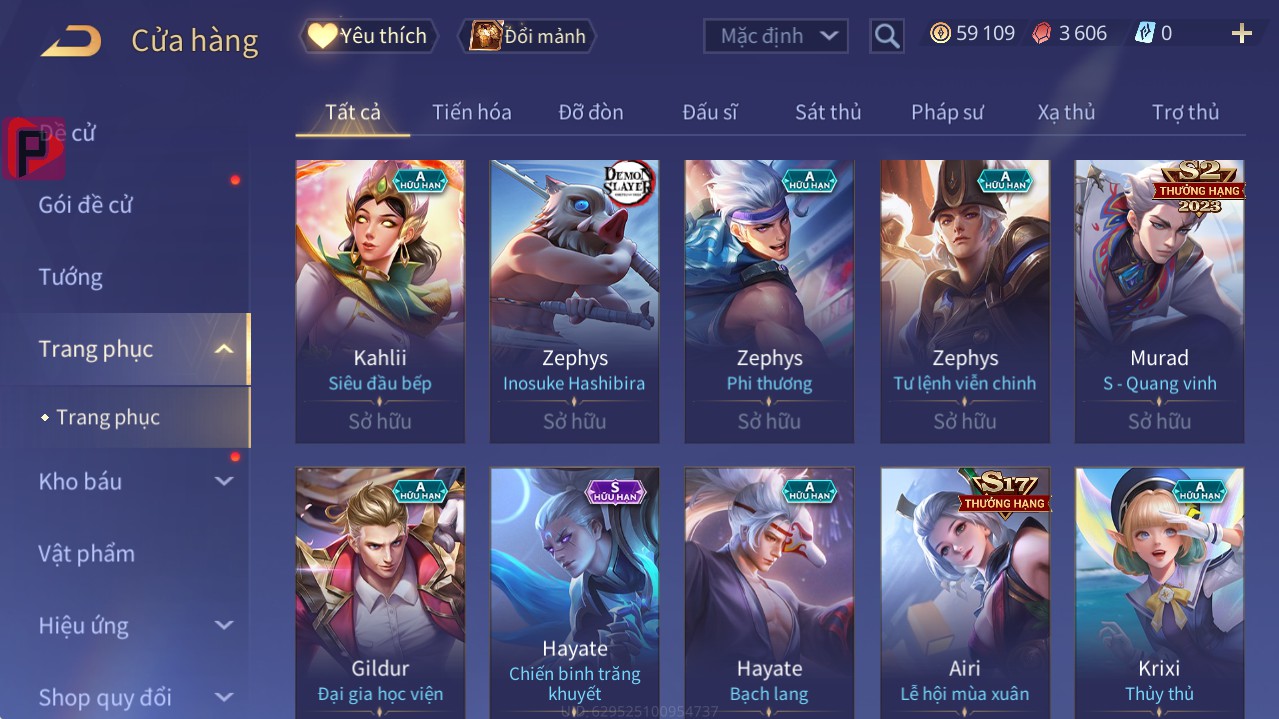This screenshot has height=719, width=1279.
Task: Go back with the return arrow
Action: click(x=71, y=41)
